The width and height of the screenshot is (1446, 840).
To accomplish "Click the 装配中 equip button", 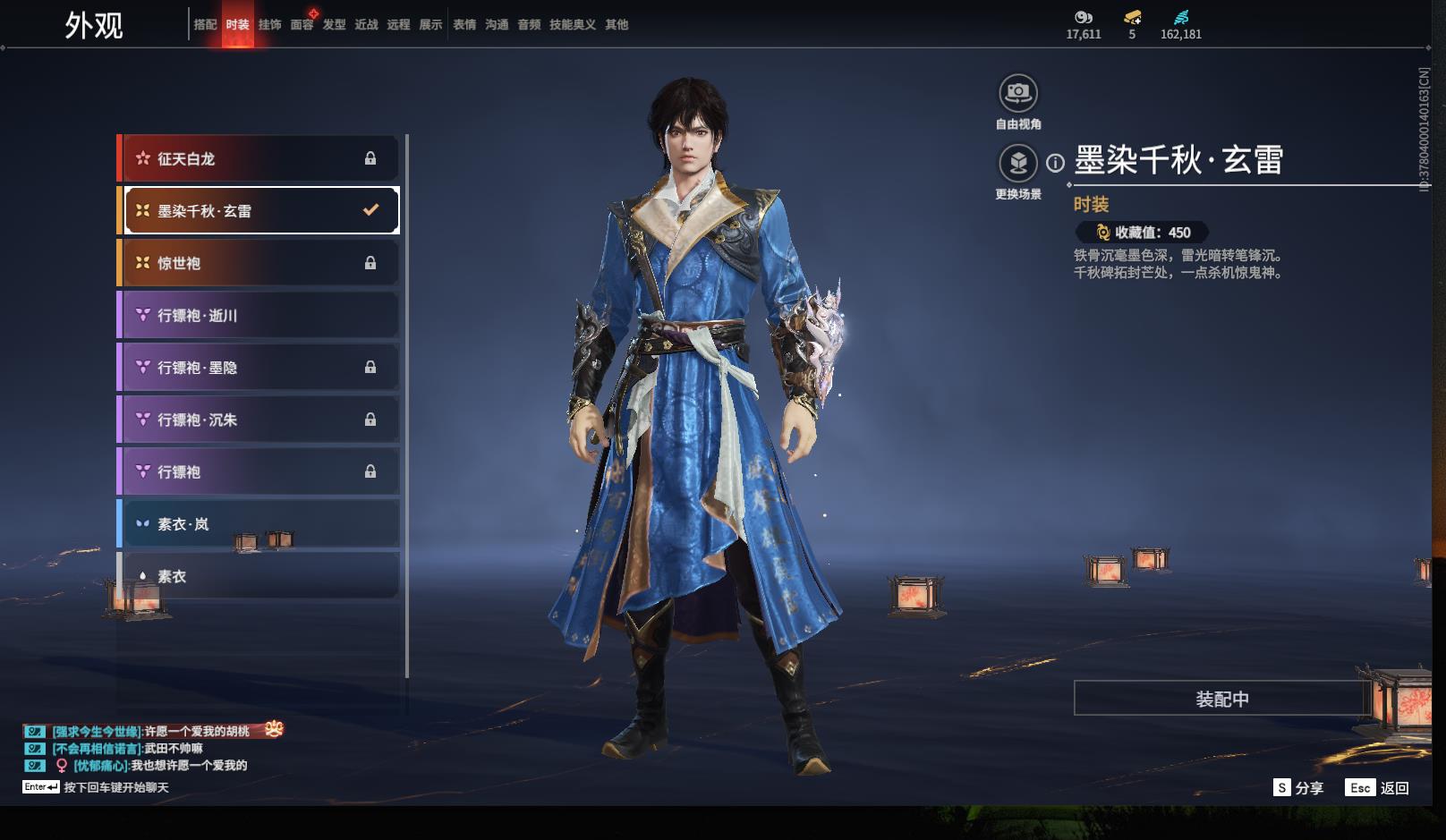I will point(1221,699).
